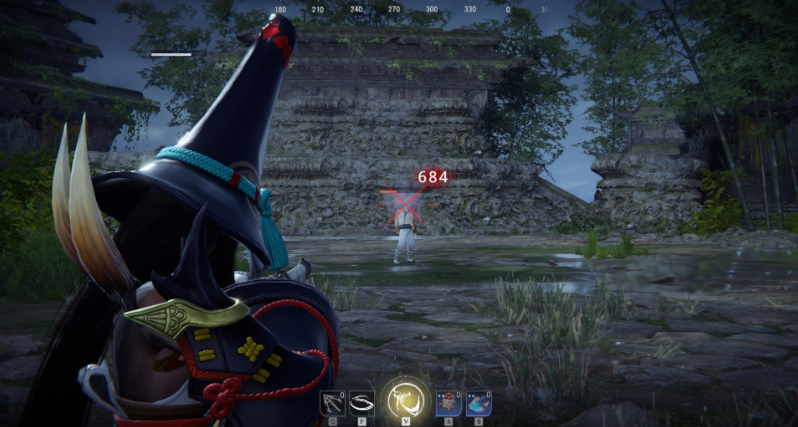Activate the triple arrow skill icon

(332, 402)
